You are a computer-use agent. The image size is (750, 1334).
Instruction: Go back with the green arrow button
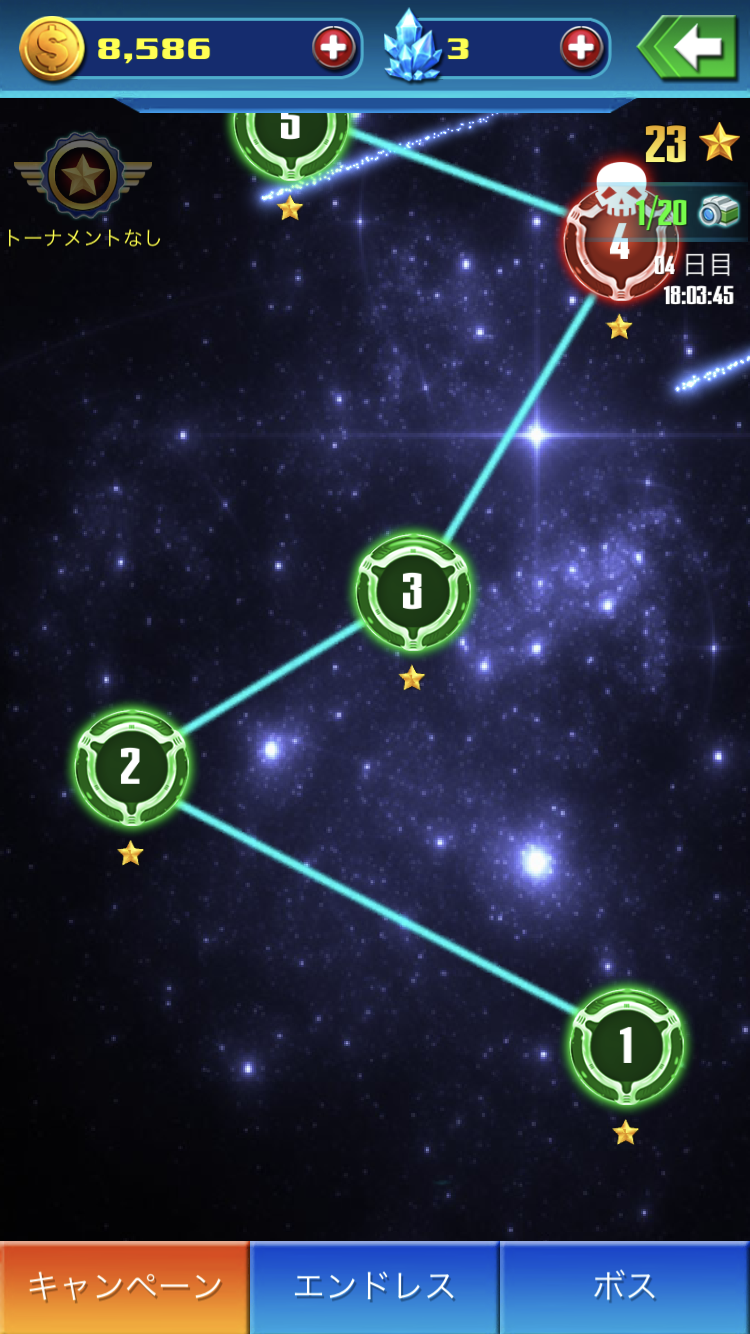tap(689, 47)
